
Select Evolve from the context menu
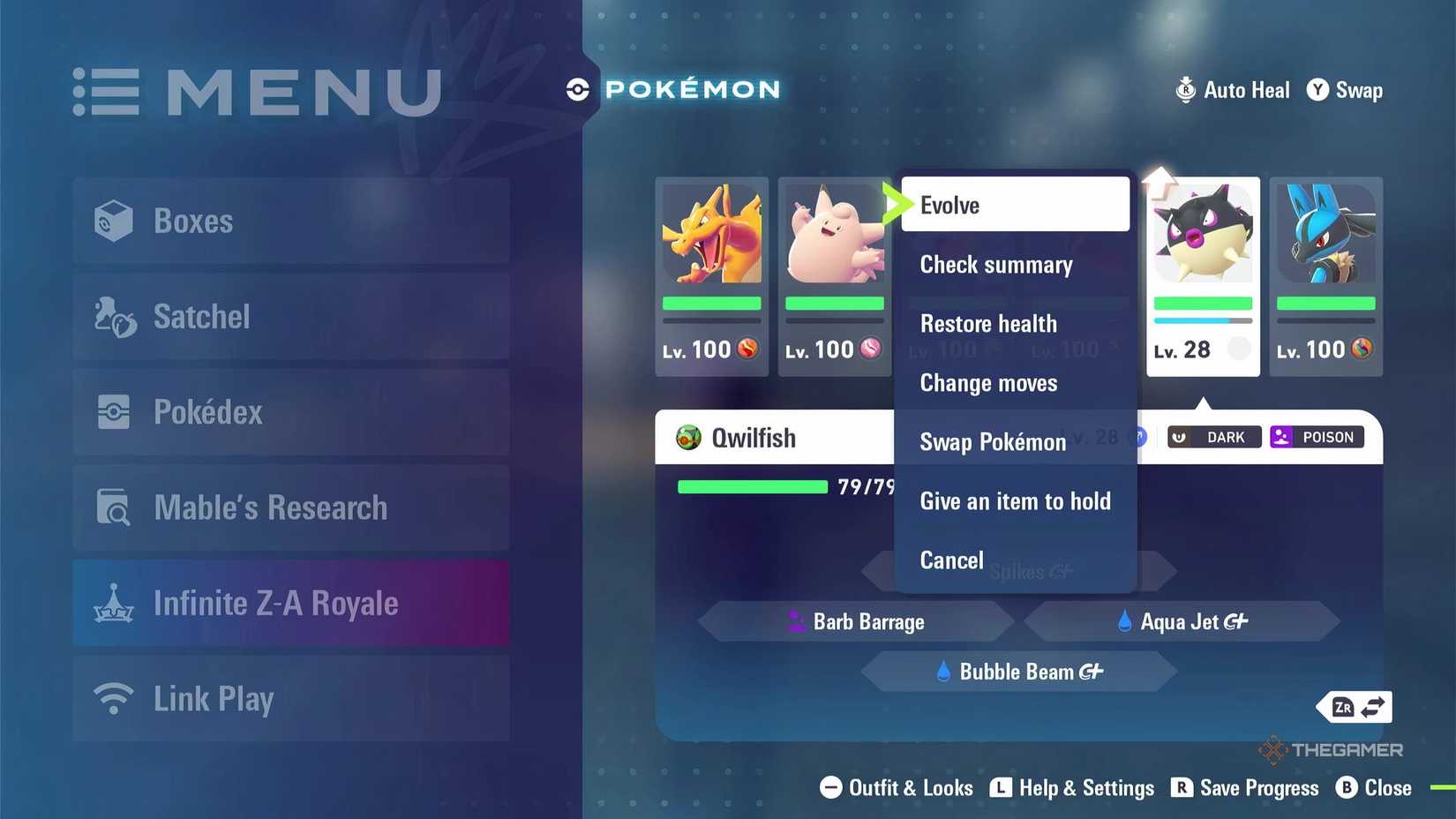(949, 204)
